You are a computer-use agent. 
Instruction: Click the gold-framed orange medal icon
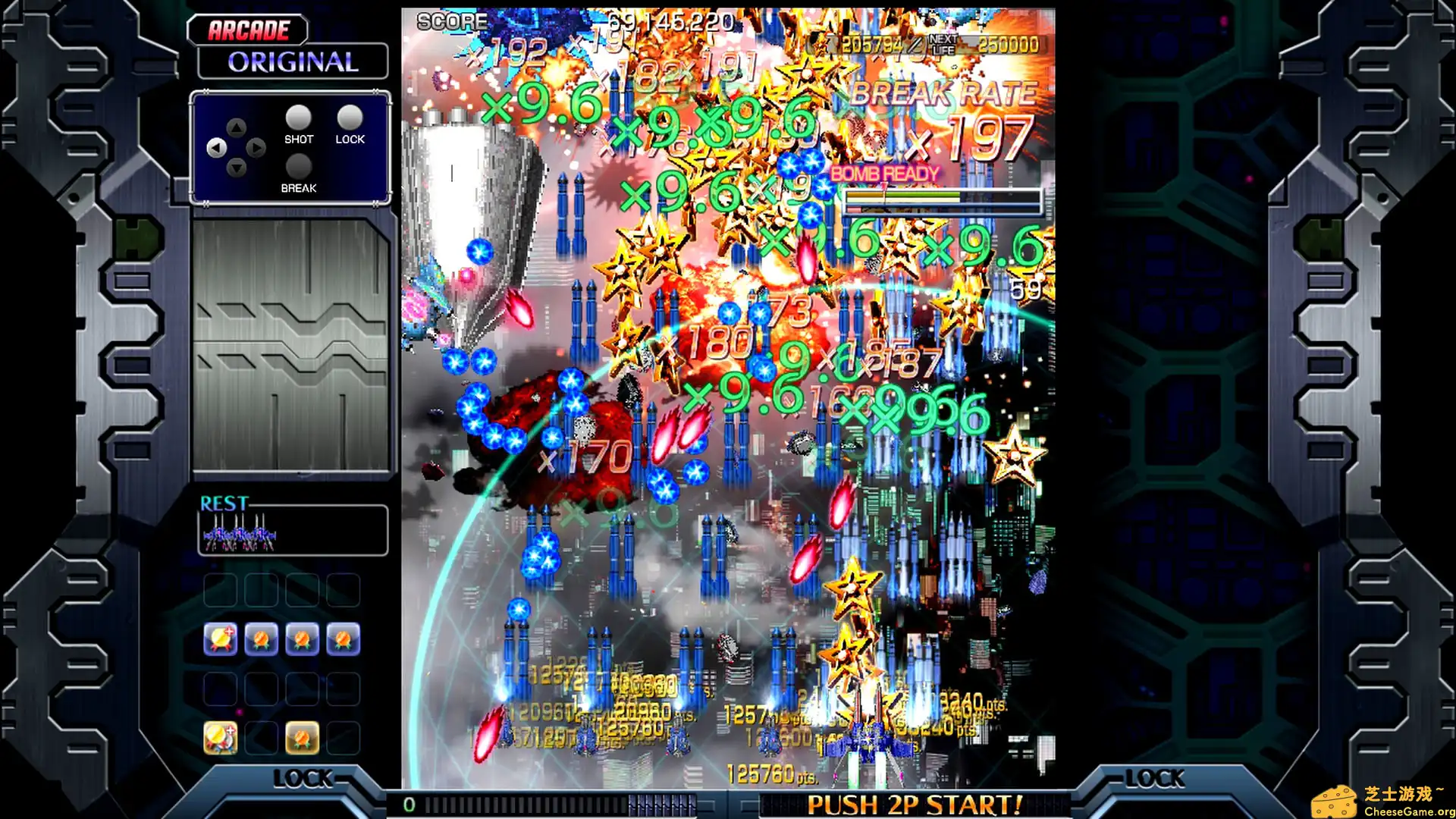pyautogui.click(x=303, y=737)
